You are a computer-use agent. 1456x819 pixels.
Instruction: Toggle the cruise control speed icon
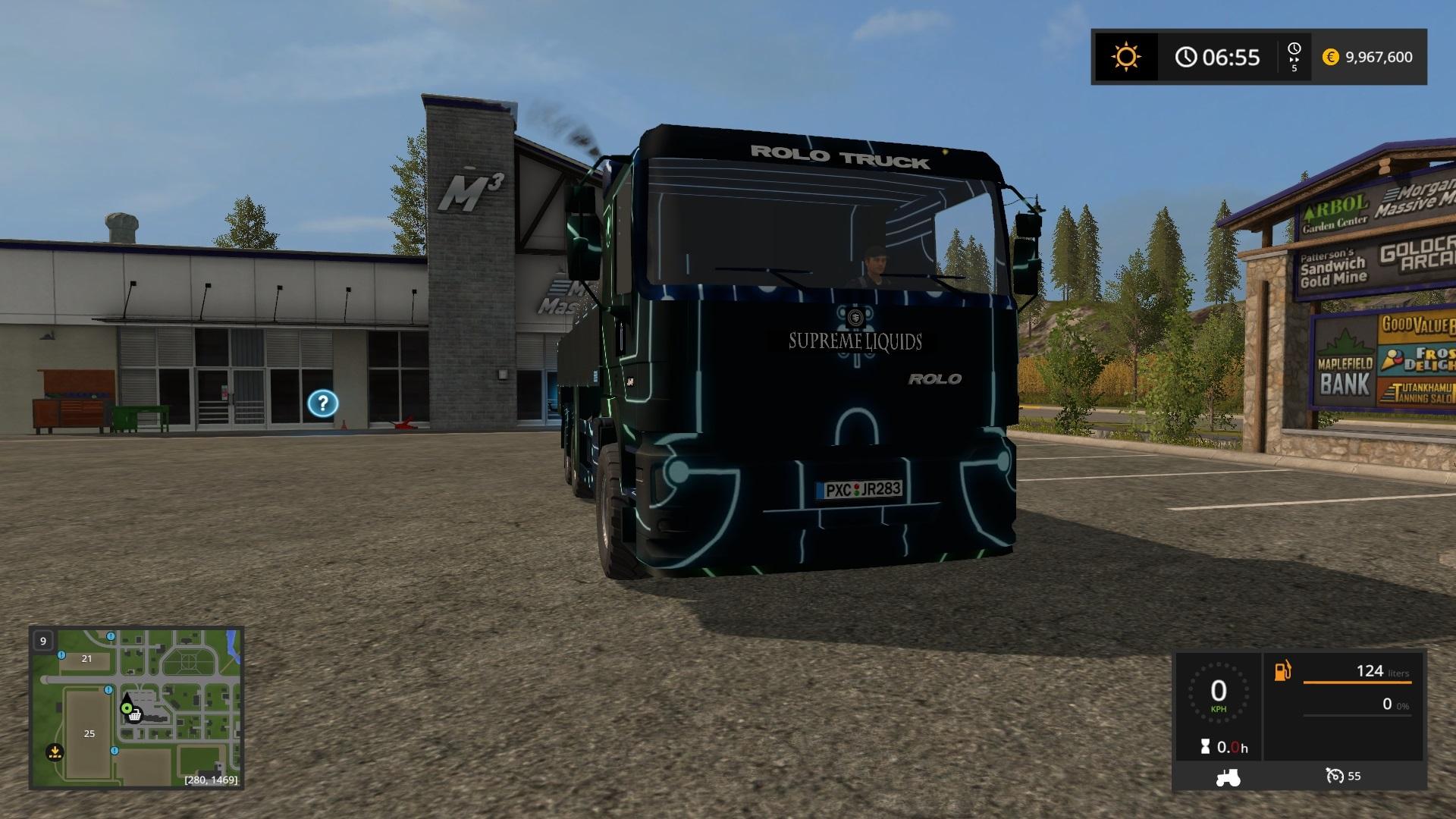click(1335, 776)
